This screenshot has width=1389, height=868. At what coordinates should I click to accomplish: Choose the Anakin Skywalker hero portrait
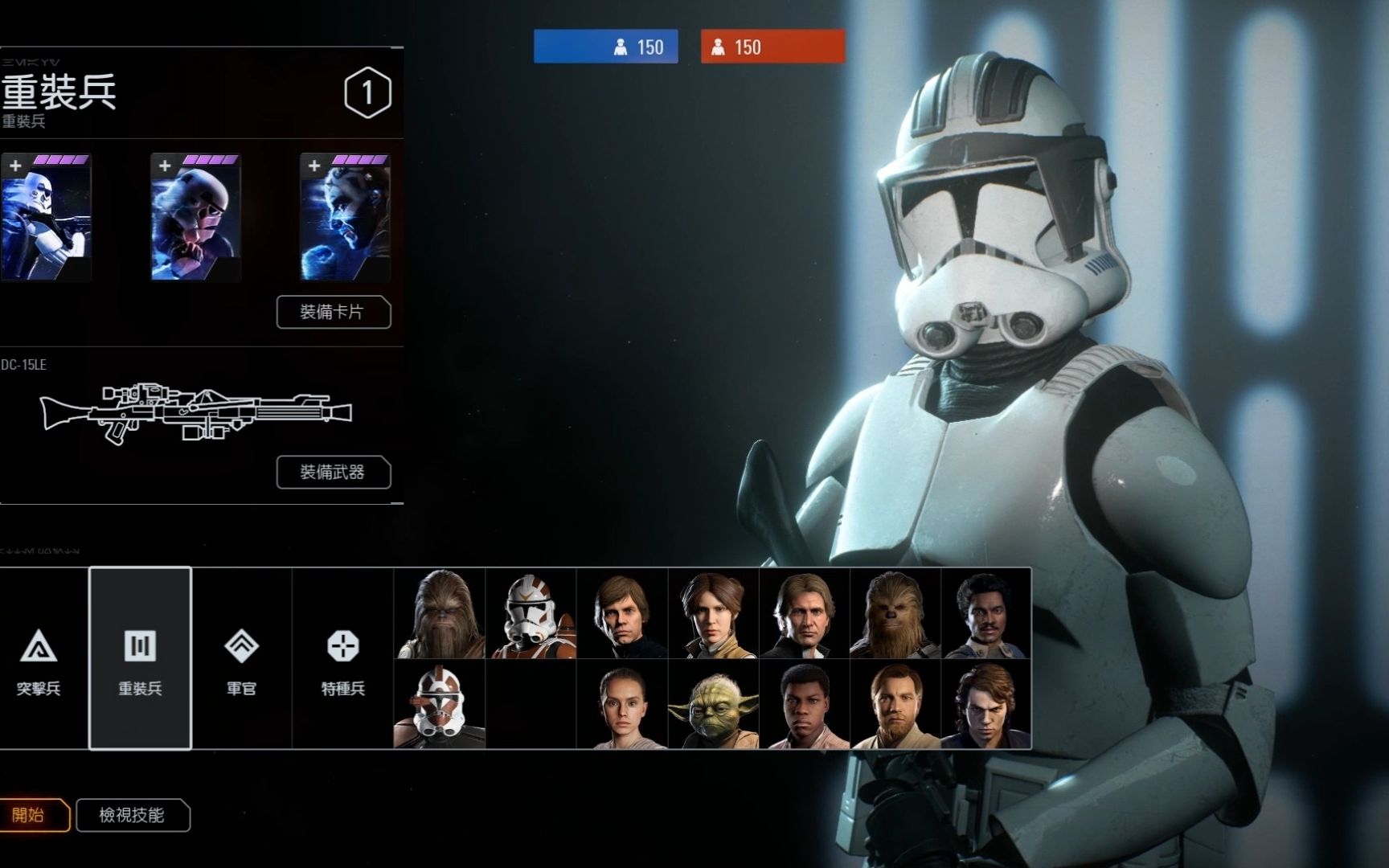tap(986, 705)
